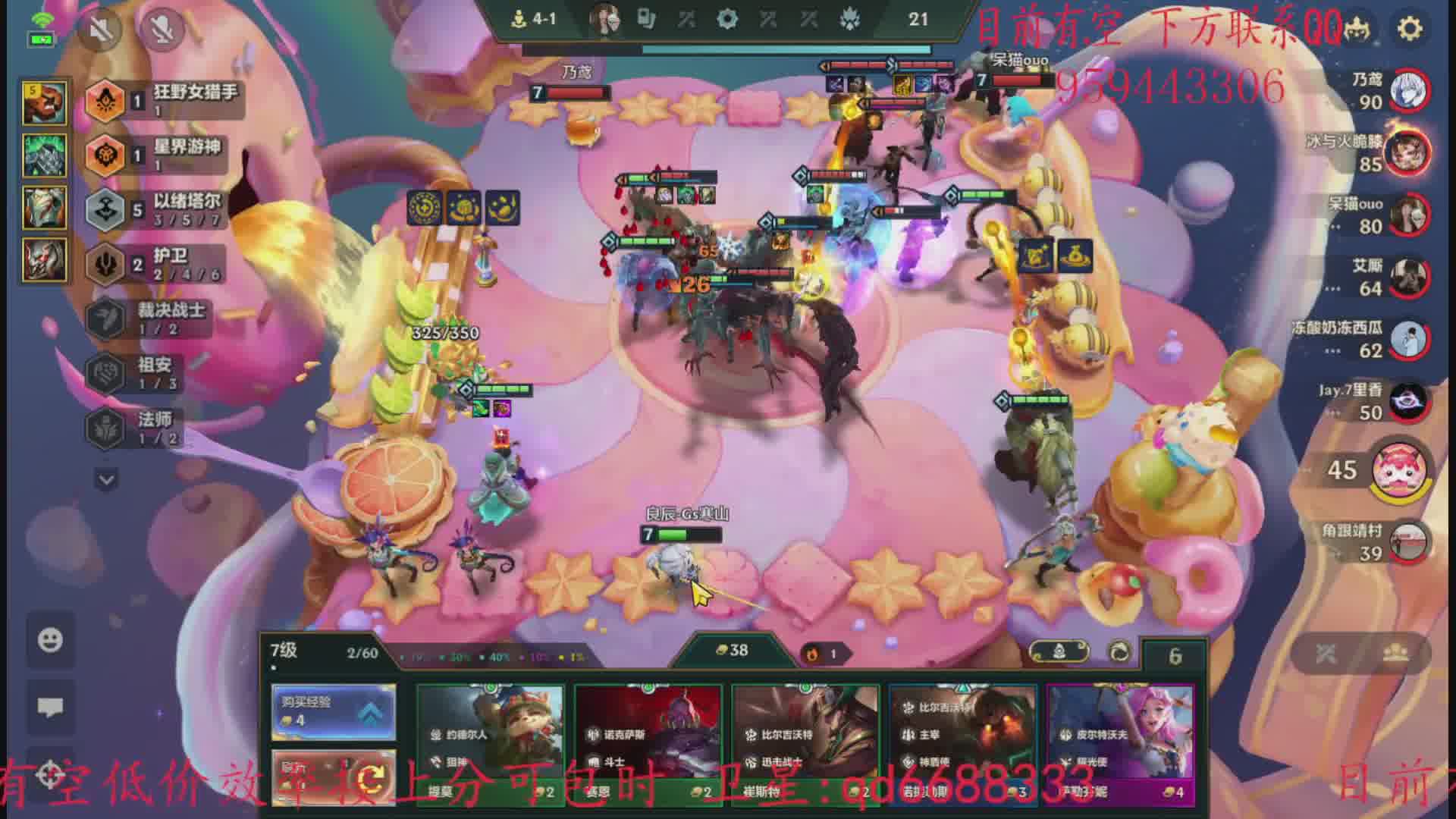Toggle the microphone mute button
This screenshot has height=819, width=1456.
point(162,29)
